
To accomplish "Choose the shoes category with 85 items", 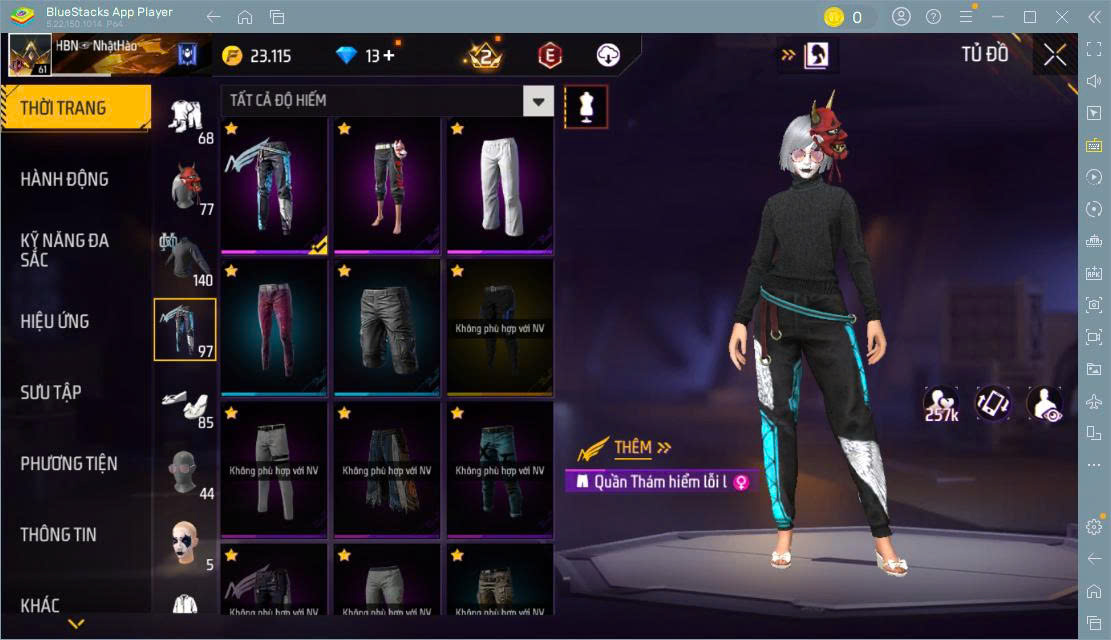I will [x=185, y=406].
